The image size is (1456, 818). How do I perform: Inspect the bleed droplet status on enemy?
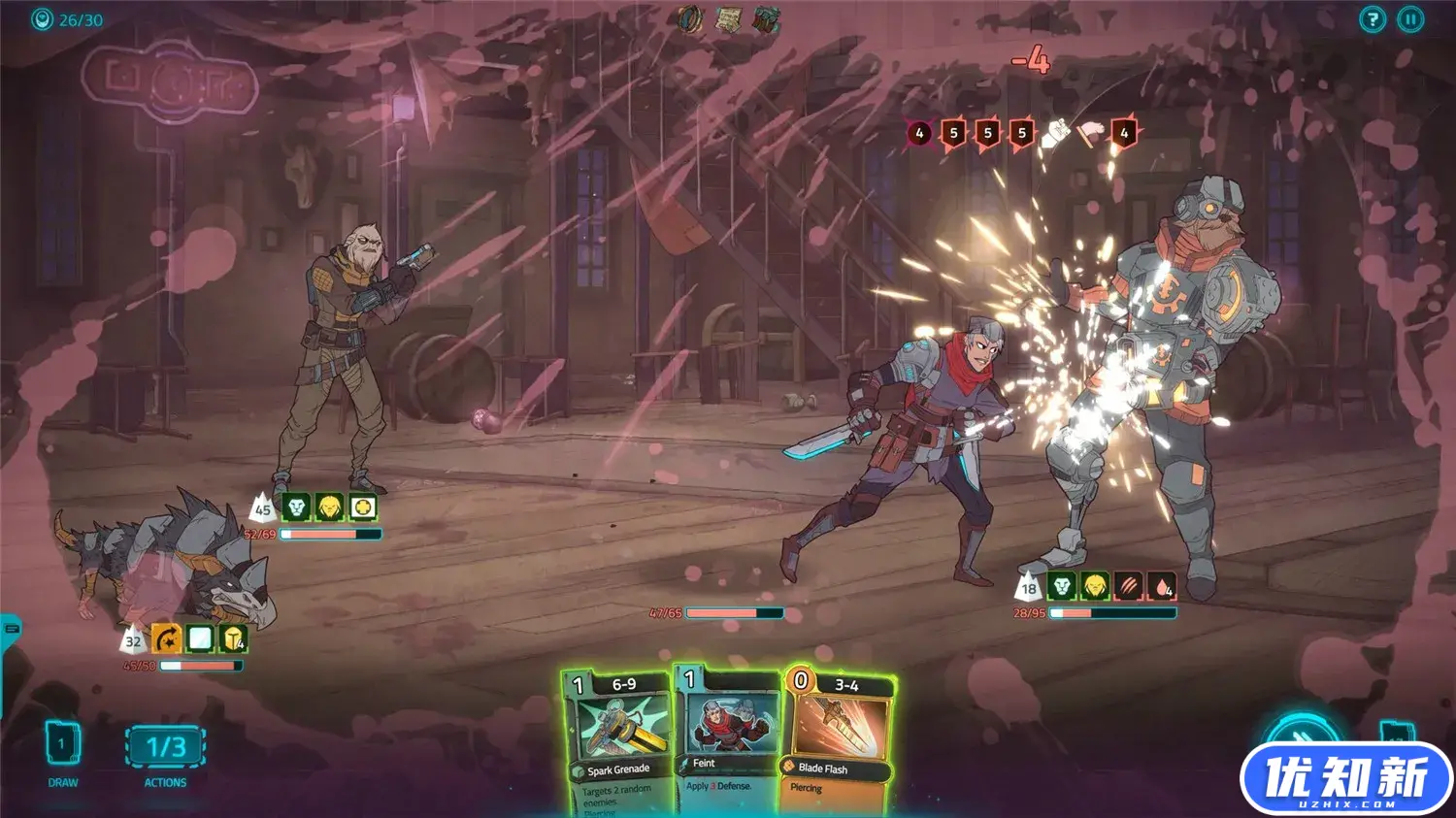click(x=1162, y=586)
